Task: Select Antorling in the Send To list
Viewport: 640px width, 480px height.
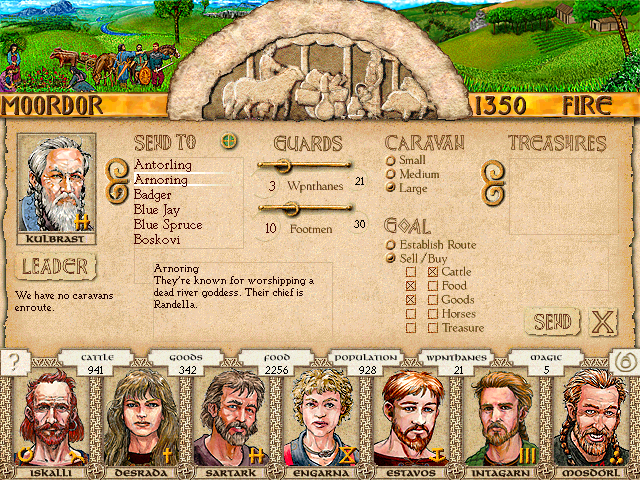Action: pyautogui.click(x=161, y=165)
